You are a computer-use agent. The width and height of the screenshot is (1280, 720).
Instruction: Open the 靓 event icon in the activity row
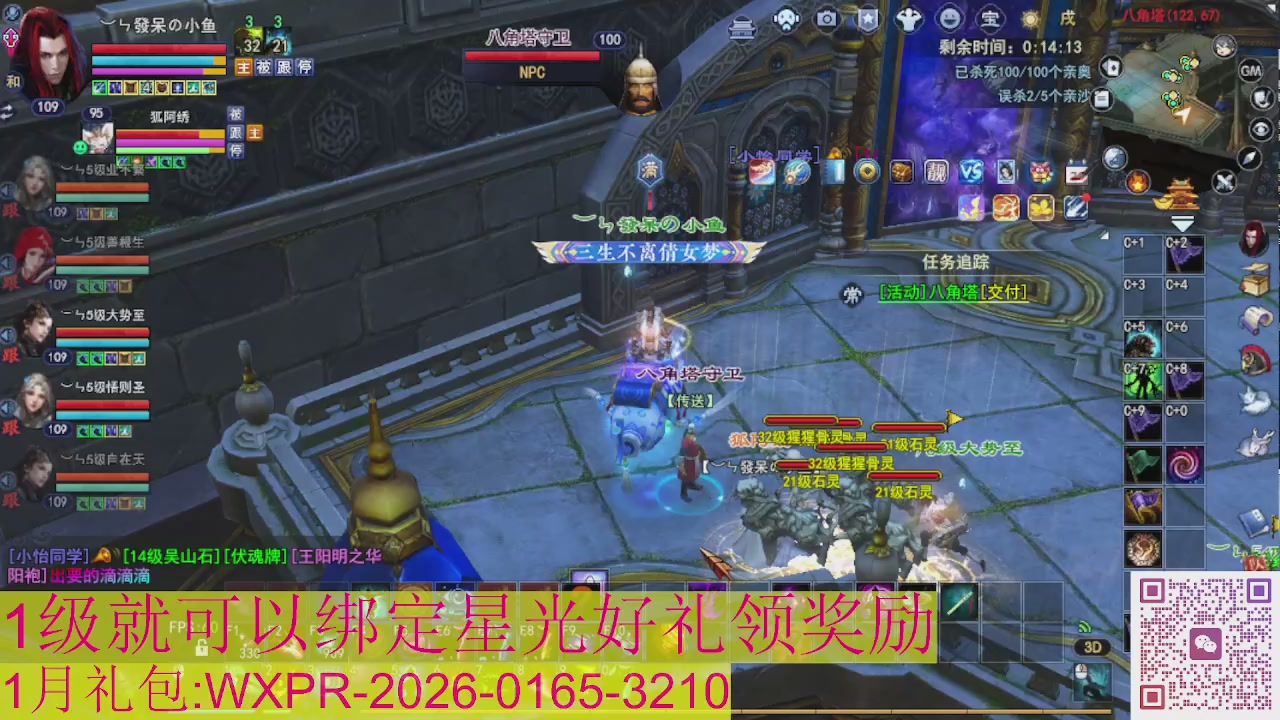[936, 172]
